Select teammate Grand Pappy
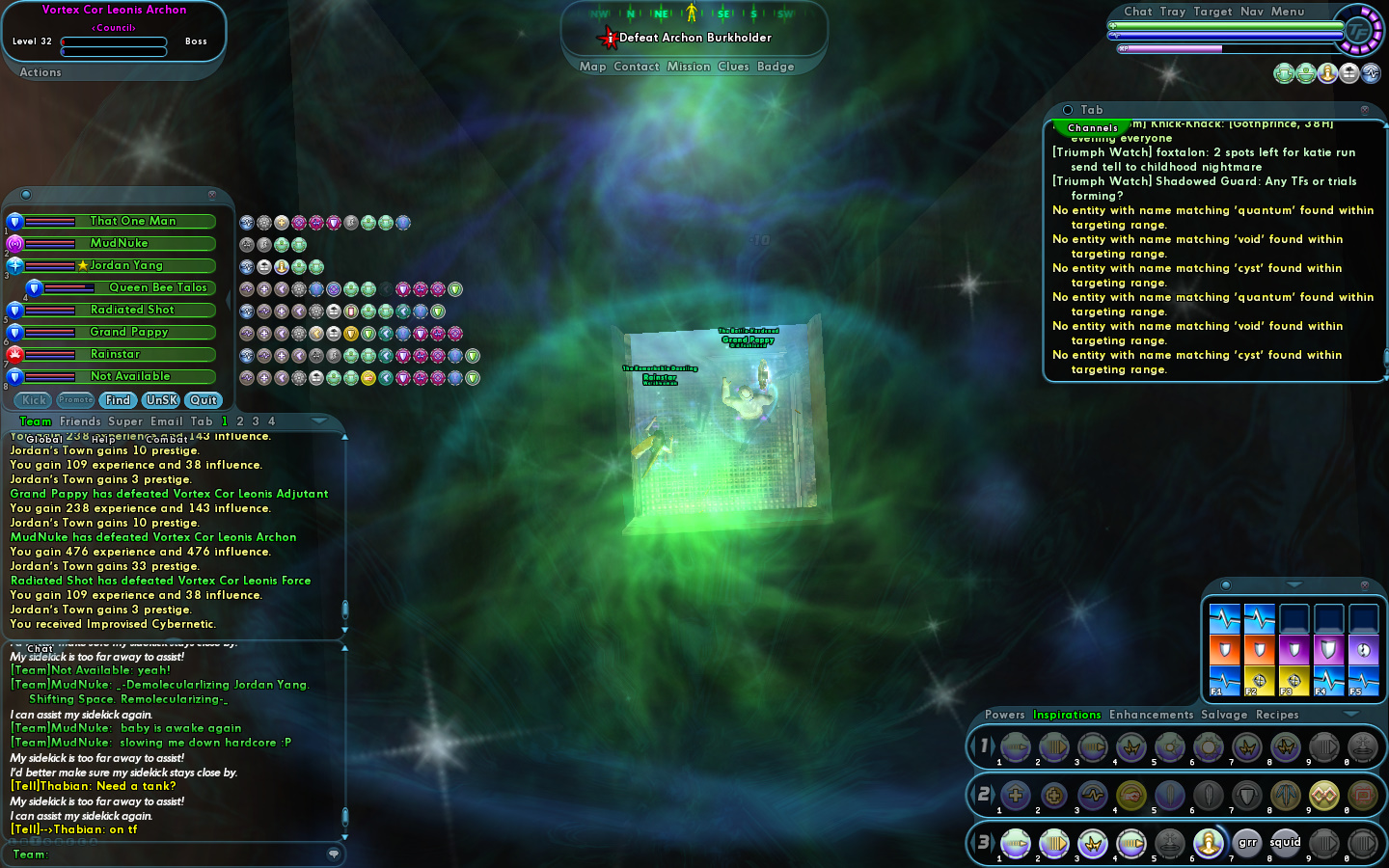The image size is (1389, 868). tap(129, 332)
